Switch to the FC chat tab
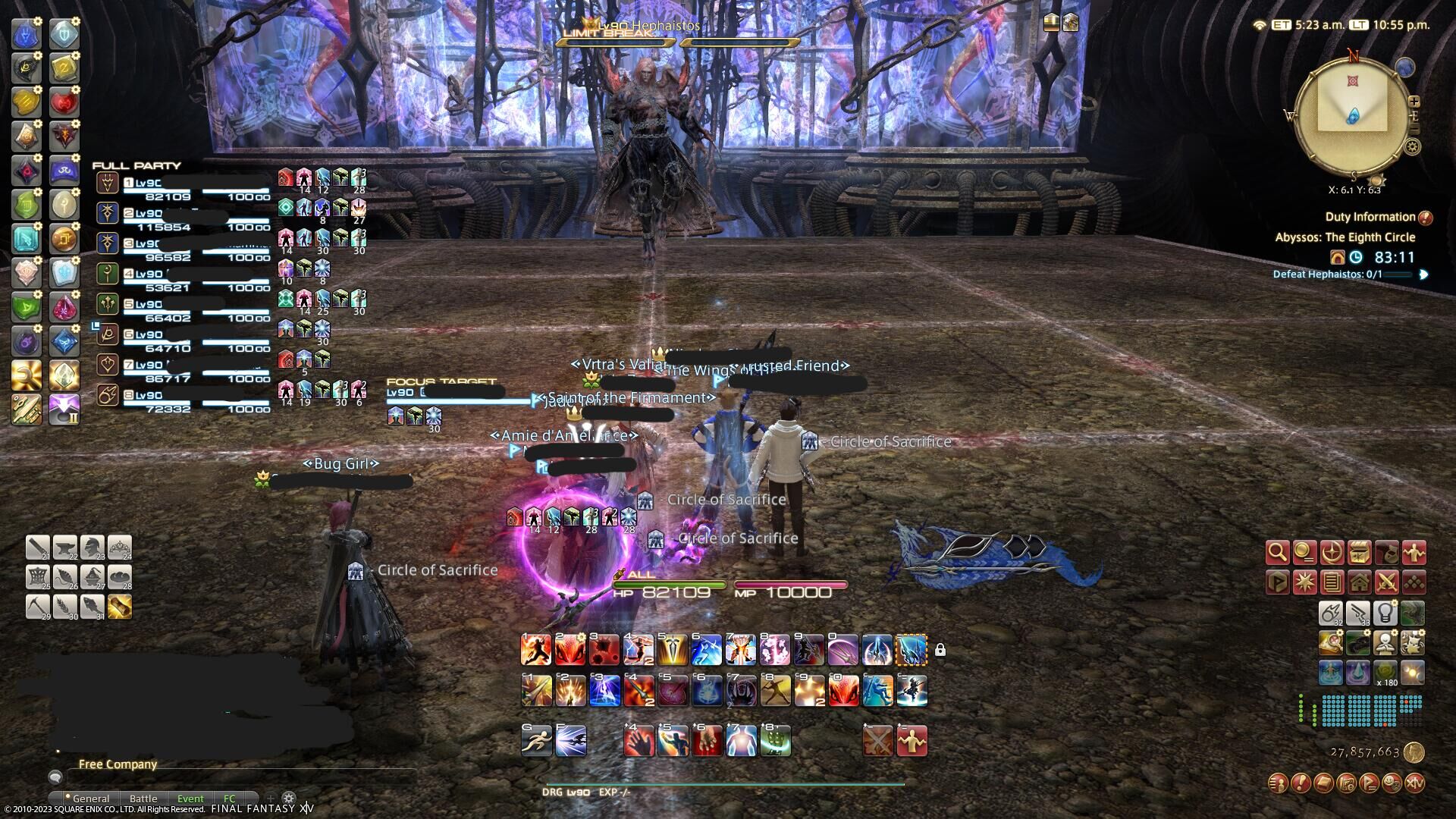Viewport: 1456px width, 819px height. point(230,799)
